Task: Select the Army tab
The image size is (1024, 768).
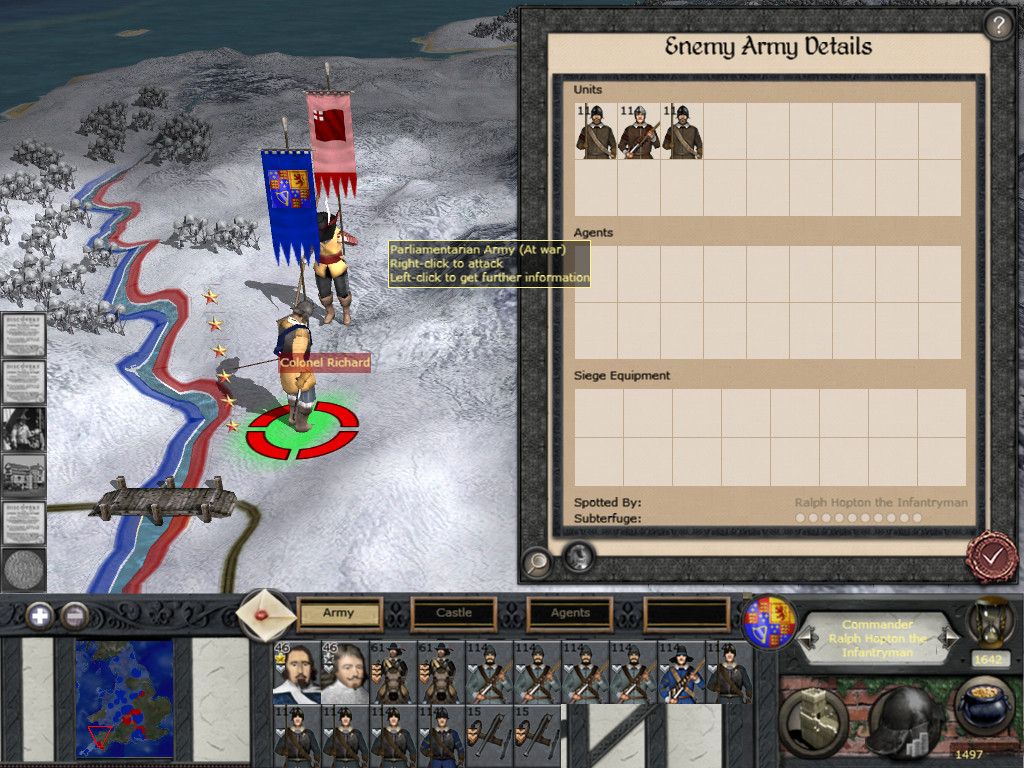Action: pos(339,613)
